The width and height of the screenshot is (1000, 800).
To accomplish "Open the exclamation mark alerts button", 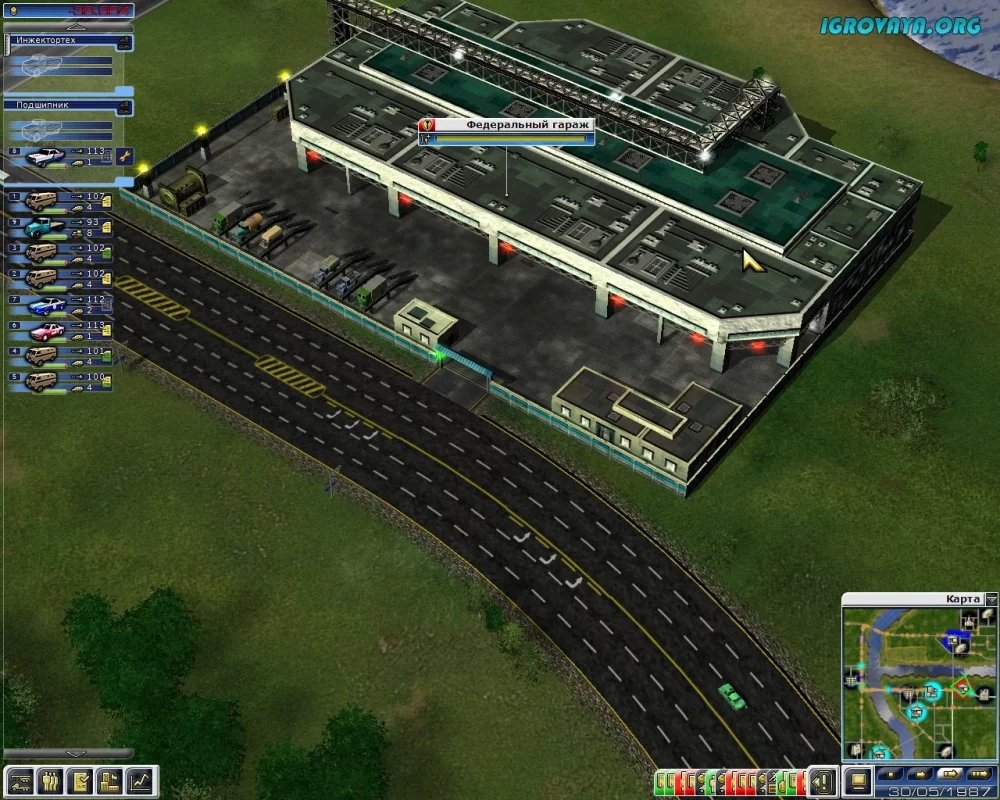I will (x=822, y=780).
